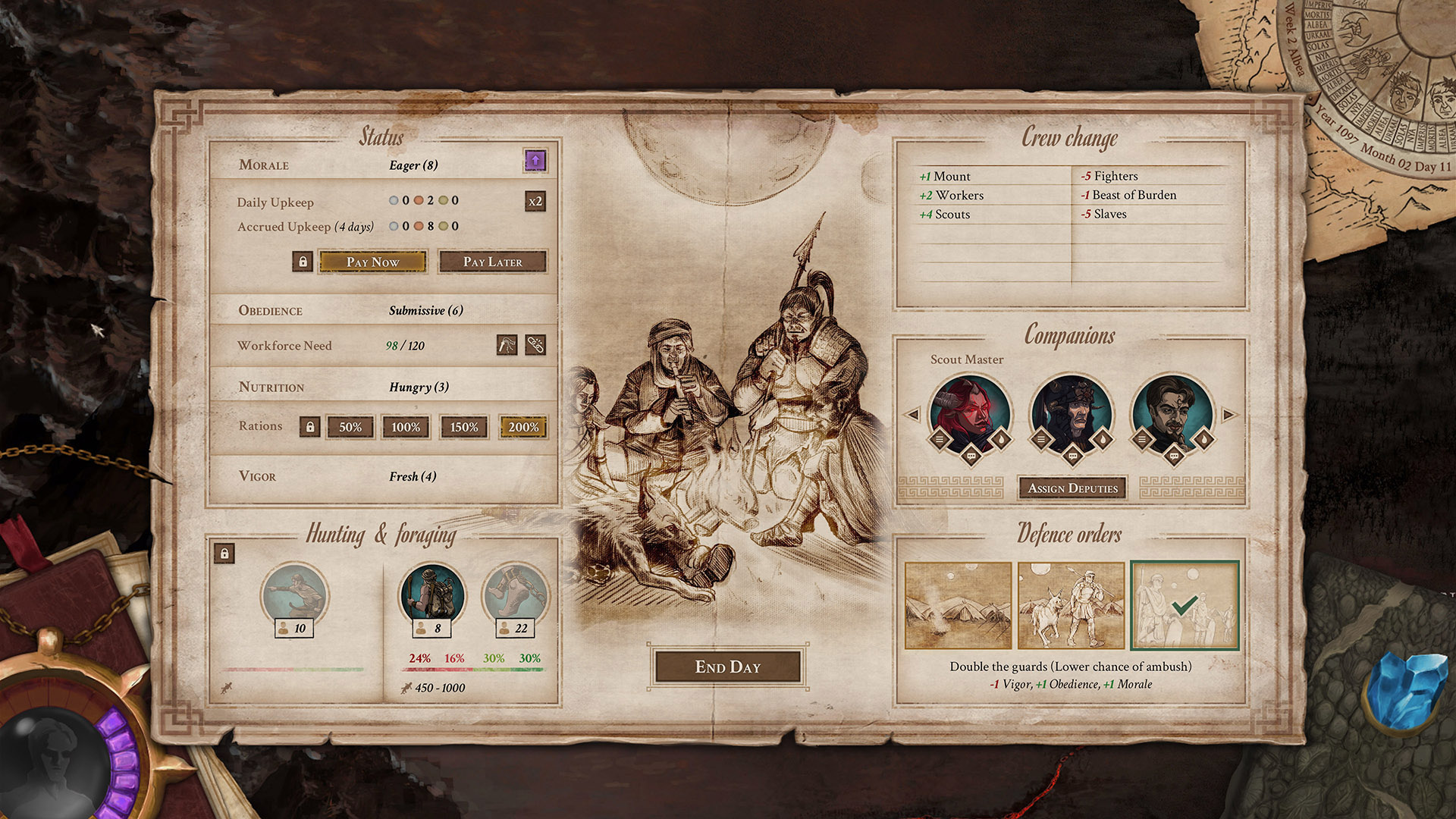
Task: Set rations to 50%
Action: 350,427
